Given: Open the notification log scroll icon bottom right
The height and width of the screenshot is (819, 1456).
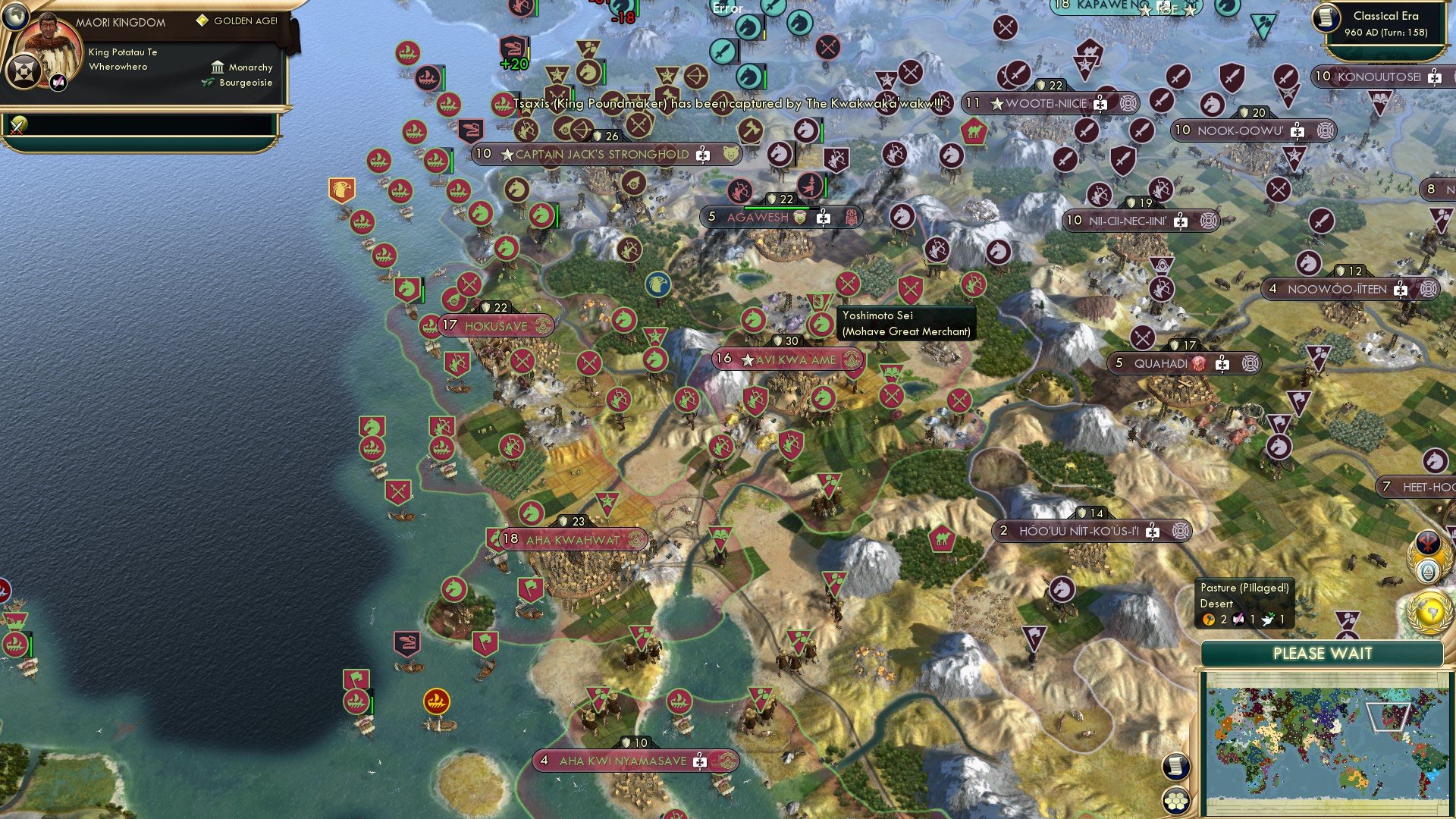Looking at the screenshot, I should (x=1178, y=767).
